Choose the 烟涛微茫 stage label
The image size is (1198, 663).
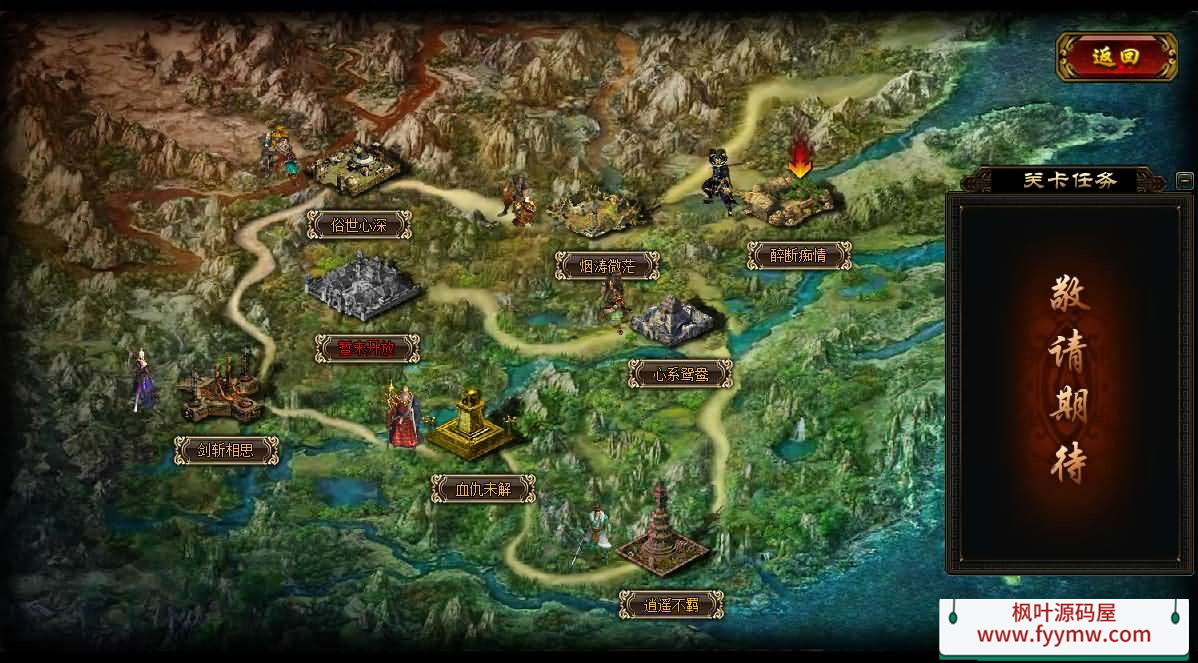pos(607,265)
